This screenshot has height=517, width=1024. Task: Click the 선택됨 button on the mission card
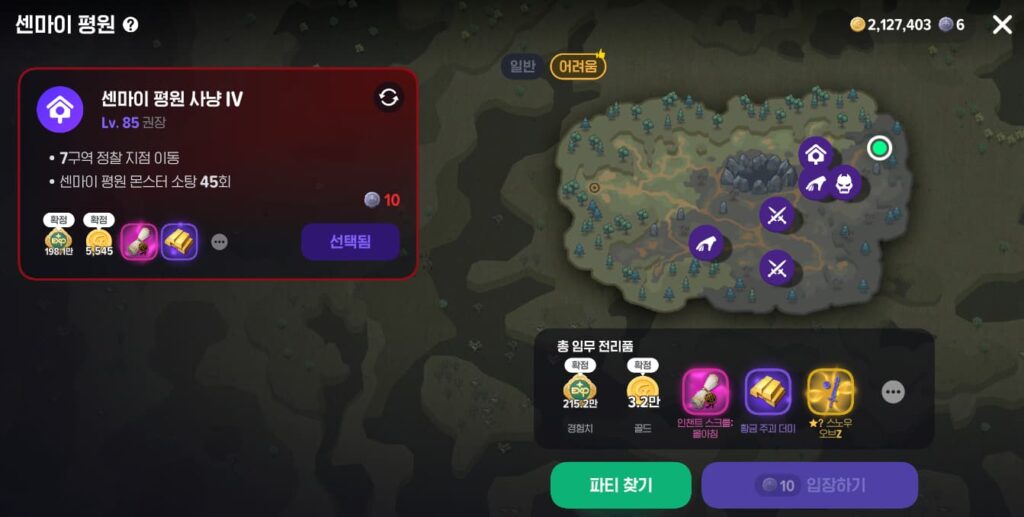point(350,241)
